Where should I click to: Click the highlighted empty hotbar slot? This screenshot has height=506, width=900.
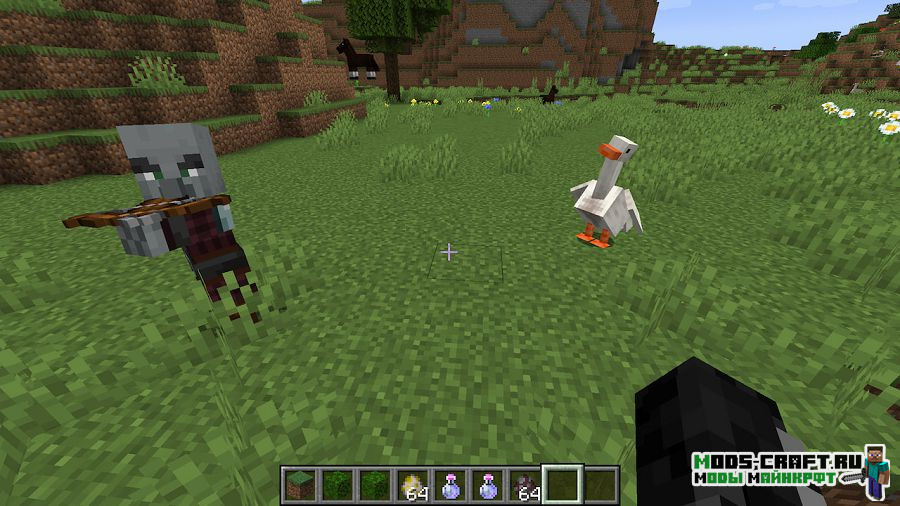(x=561, y=486)
